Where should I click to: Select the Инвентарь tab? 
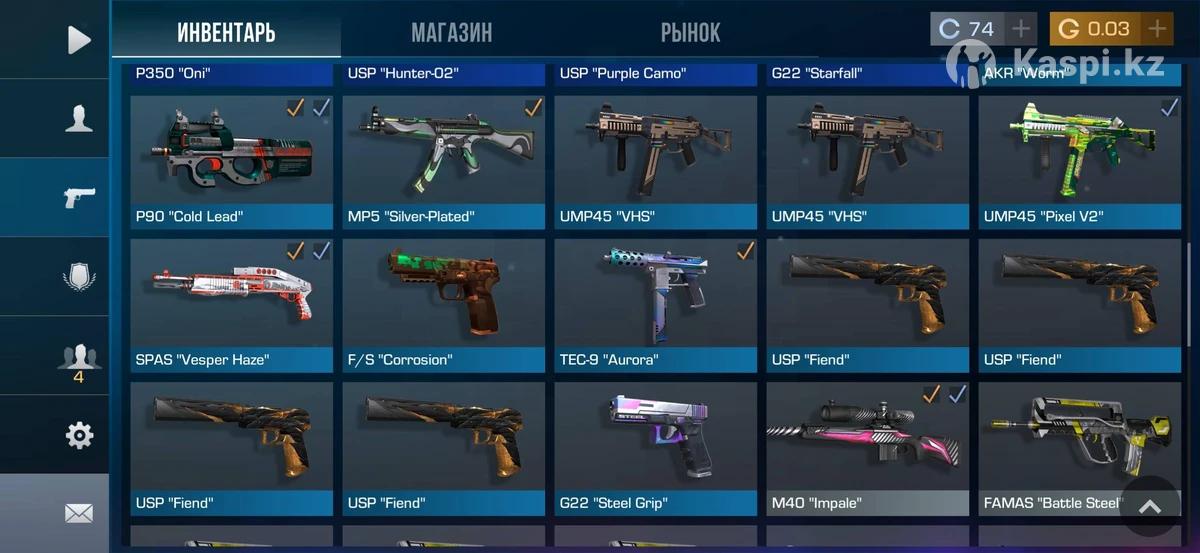pos(226,33)
